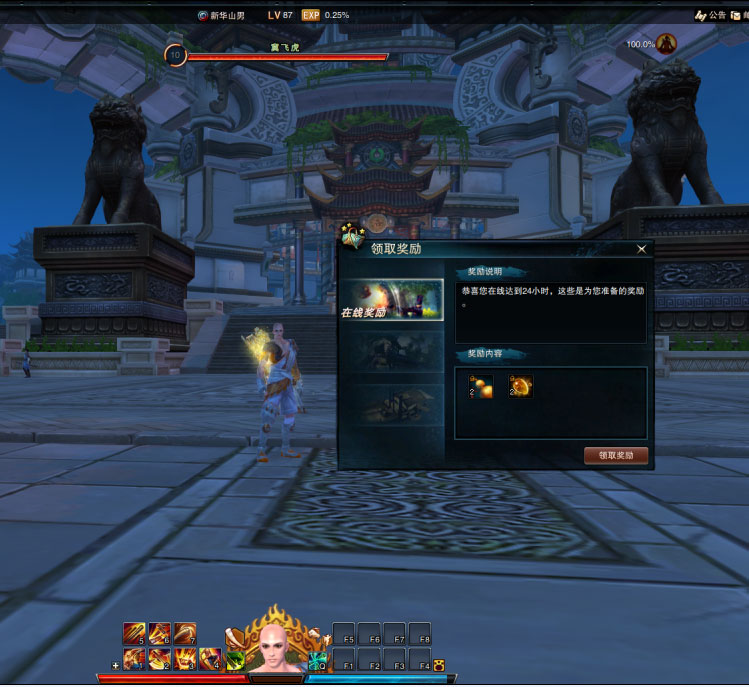Trigger the skill in hotbar slot 4
This screenshot has height=687, width=749.
click(x=209, y=659)
